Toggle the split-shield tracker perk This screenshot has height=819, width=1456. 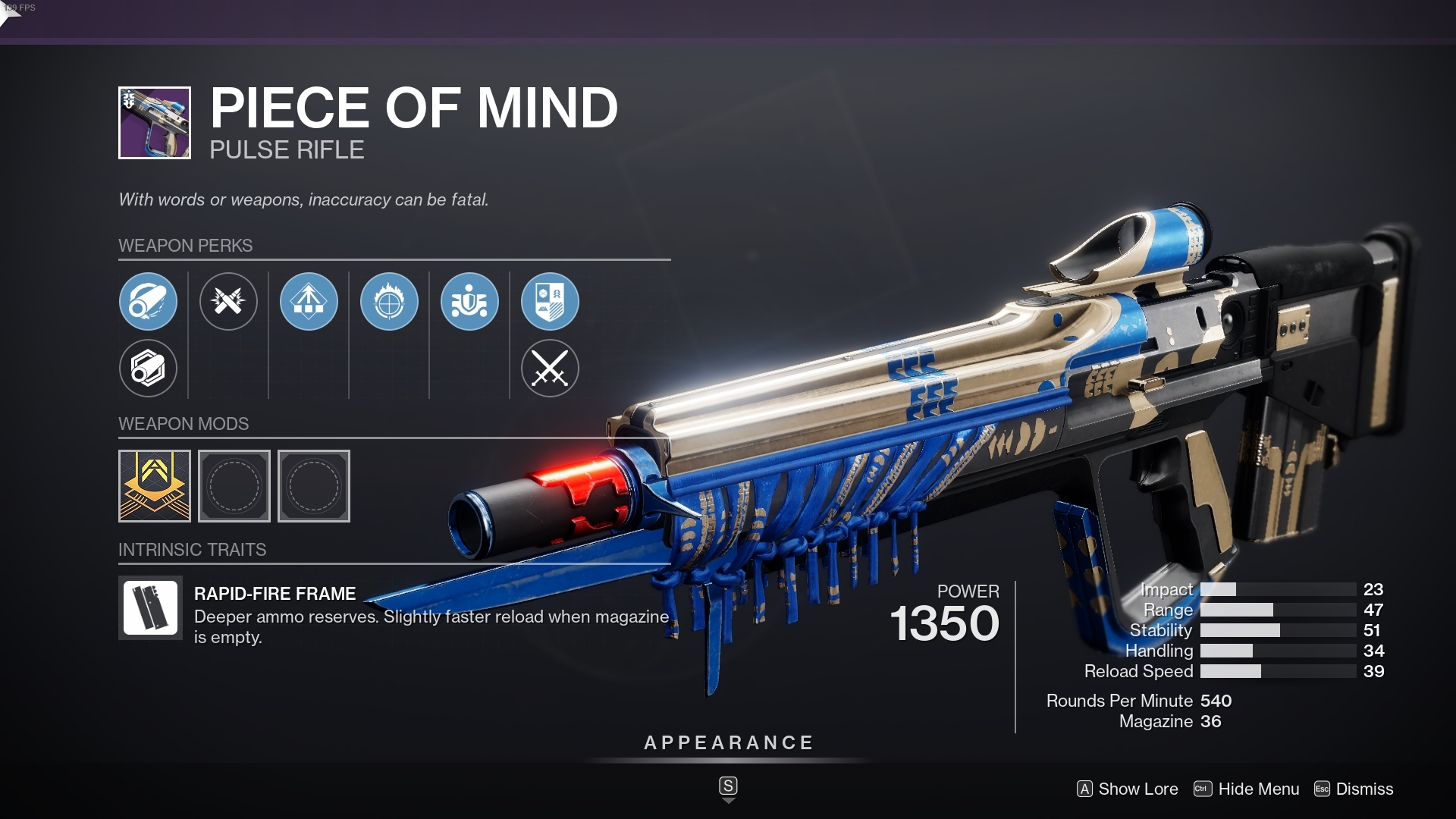[x=551, y=301]
